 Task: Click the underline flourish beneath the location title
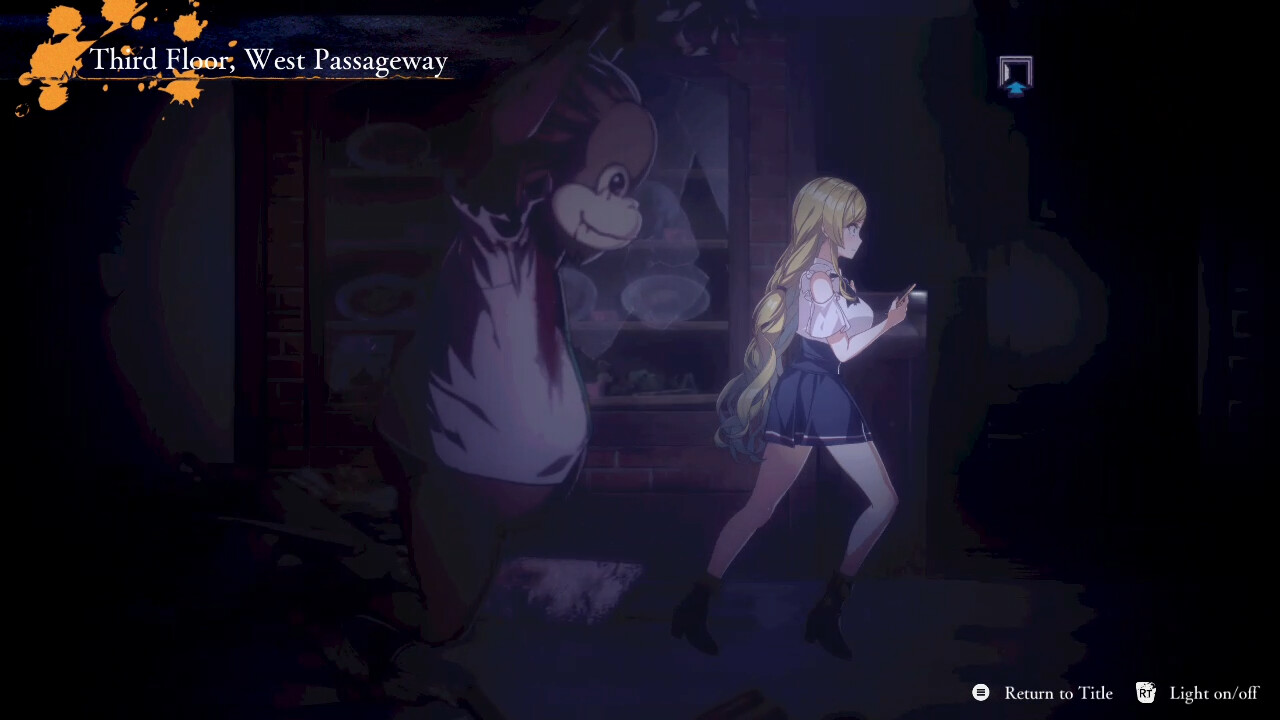pyautogui.click(x=268, y=80)
